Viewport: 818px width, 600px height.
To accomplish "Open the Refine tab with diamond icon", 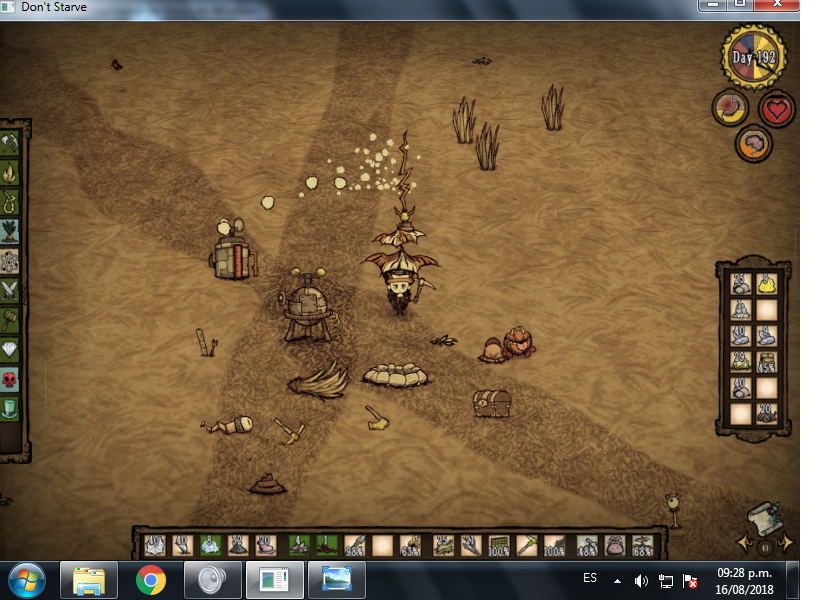I will (11, 350).
